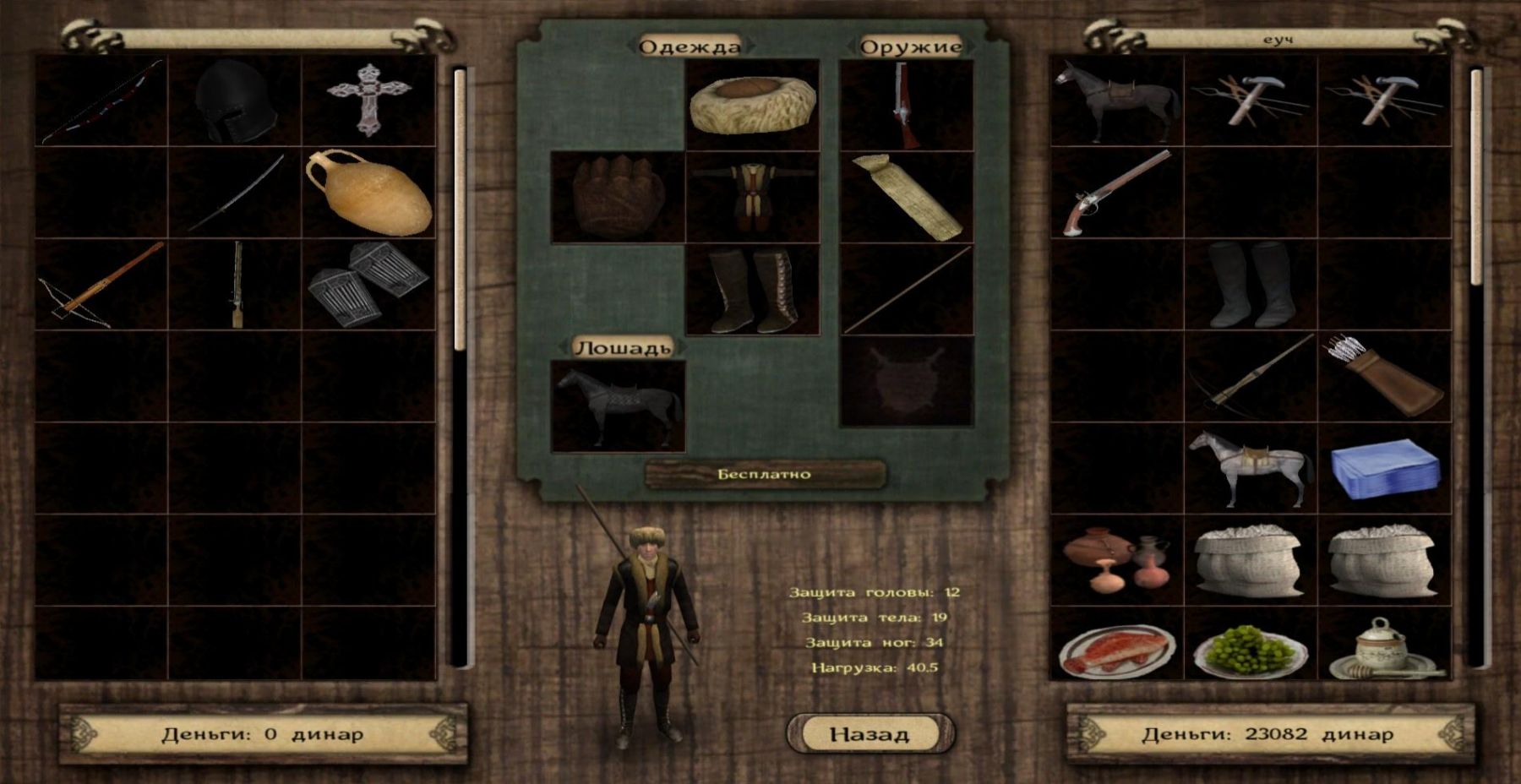Pick the plate of green grapes
1521x784 pixels.
[1251, 651]
